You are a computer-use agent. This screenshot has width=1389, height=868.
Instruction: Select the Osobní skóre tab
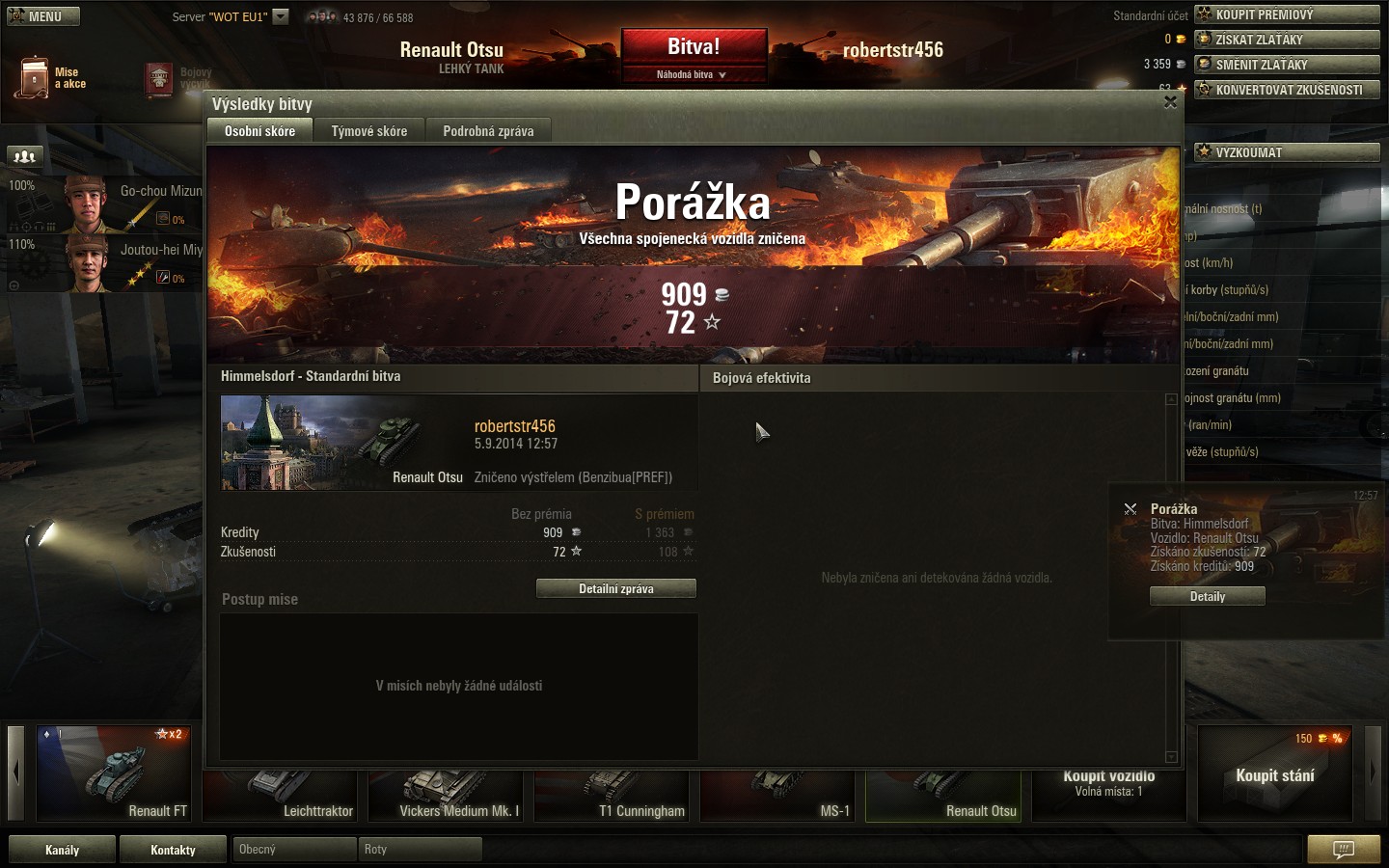tap(259, 131)
